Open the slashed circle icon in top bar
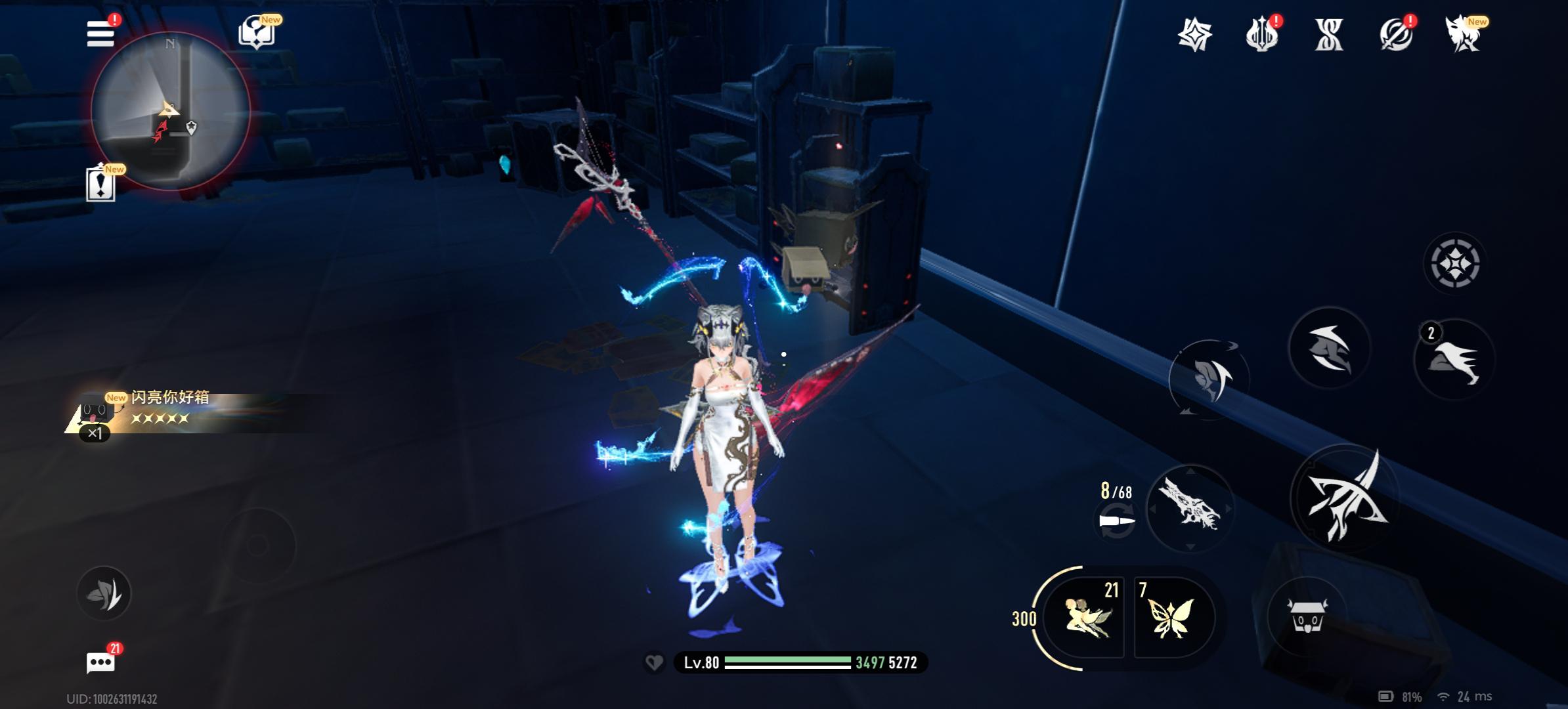This screenshot has height=709, width=1568. (1396, 34)
